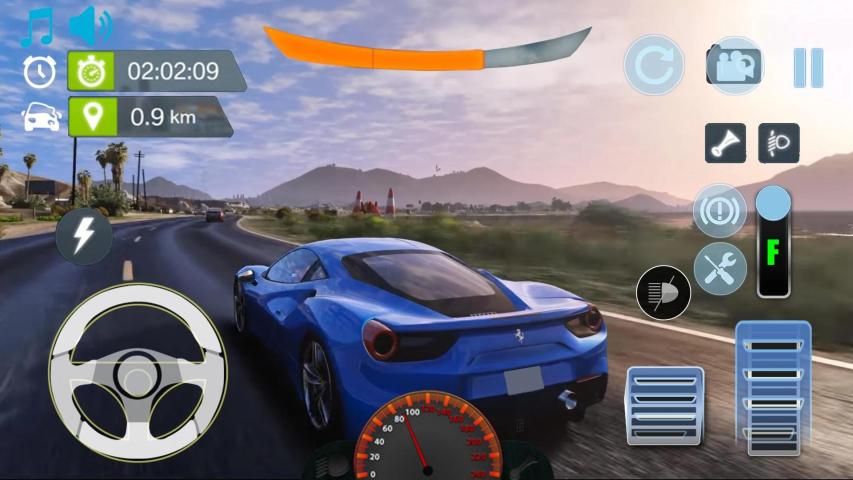The width and height of the screenshot is (853, 480).
Task: Open the wrench and screwdriver repair button
Action: click(x=720, y=269)
